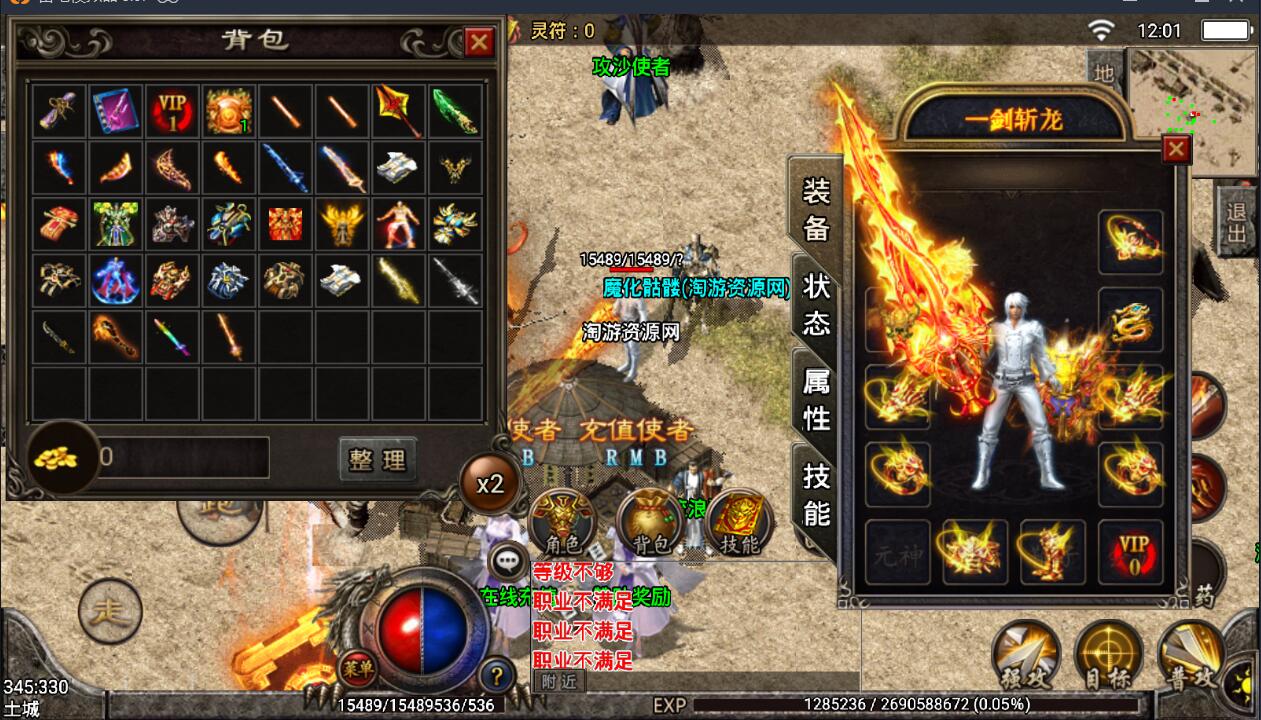Sort the backpack with 整理 button
Image resolution: width=1261 pixels, height=720 pixels.
pos(377,459)
